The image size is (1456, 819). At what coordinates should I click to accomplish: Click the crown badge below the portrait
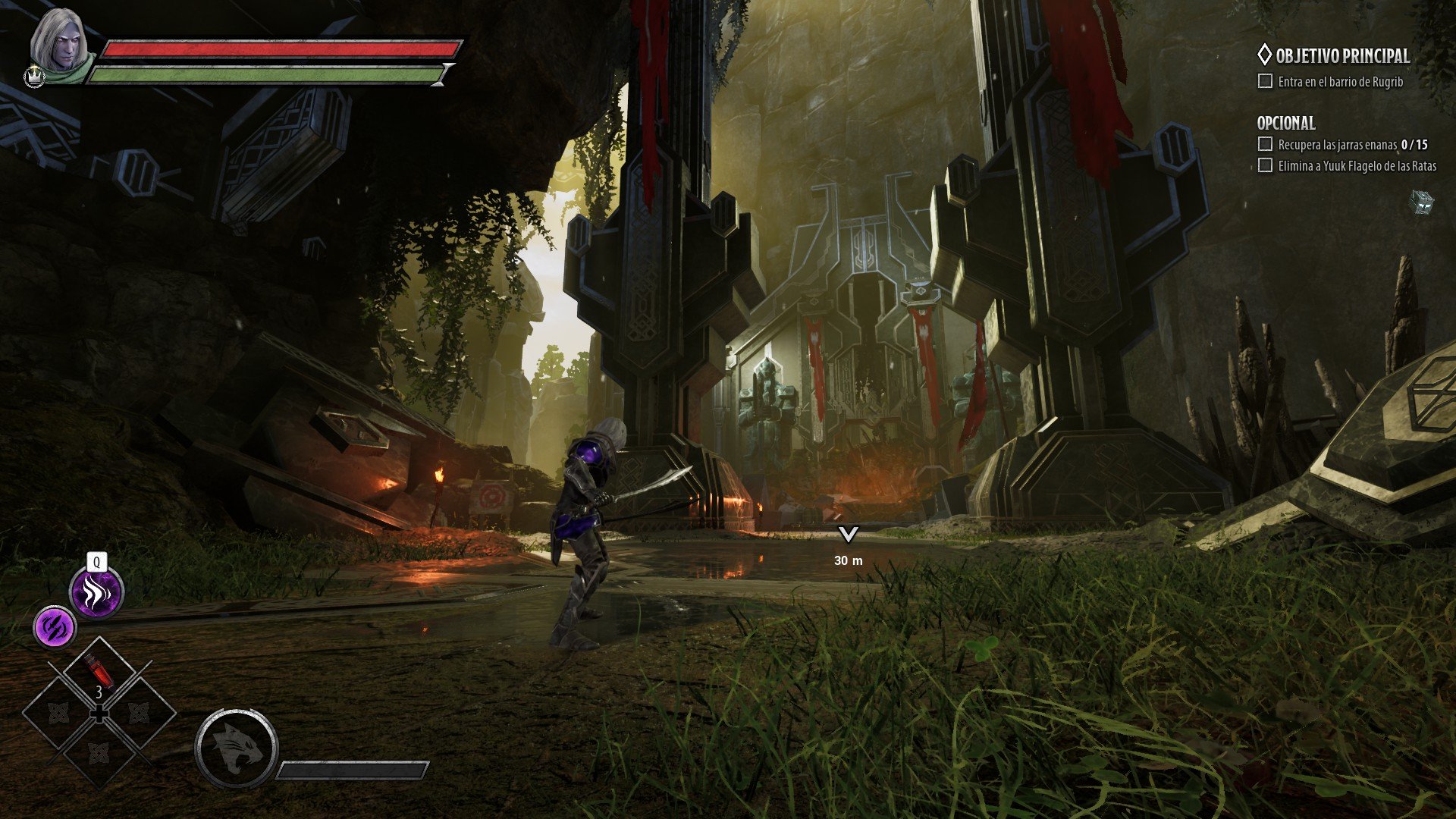click(35, 77)
